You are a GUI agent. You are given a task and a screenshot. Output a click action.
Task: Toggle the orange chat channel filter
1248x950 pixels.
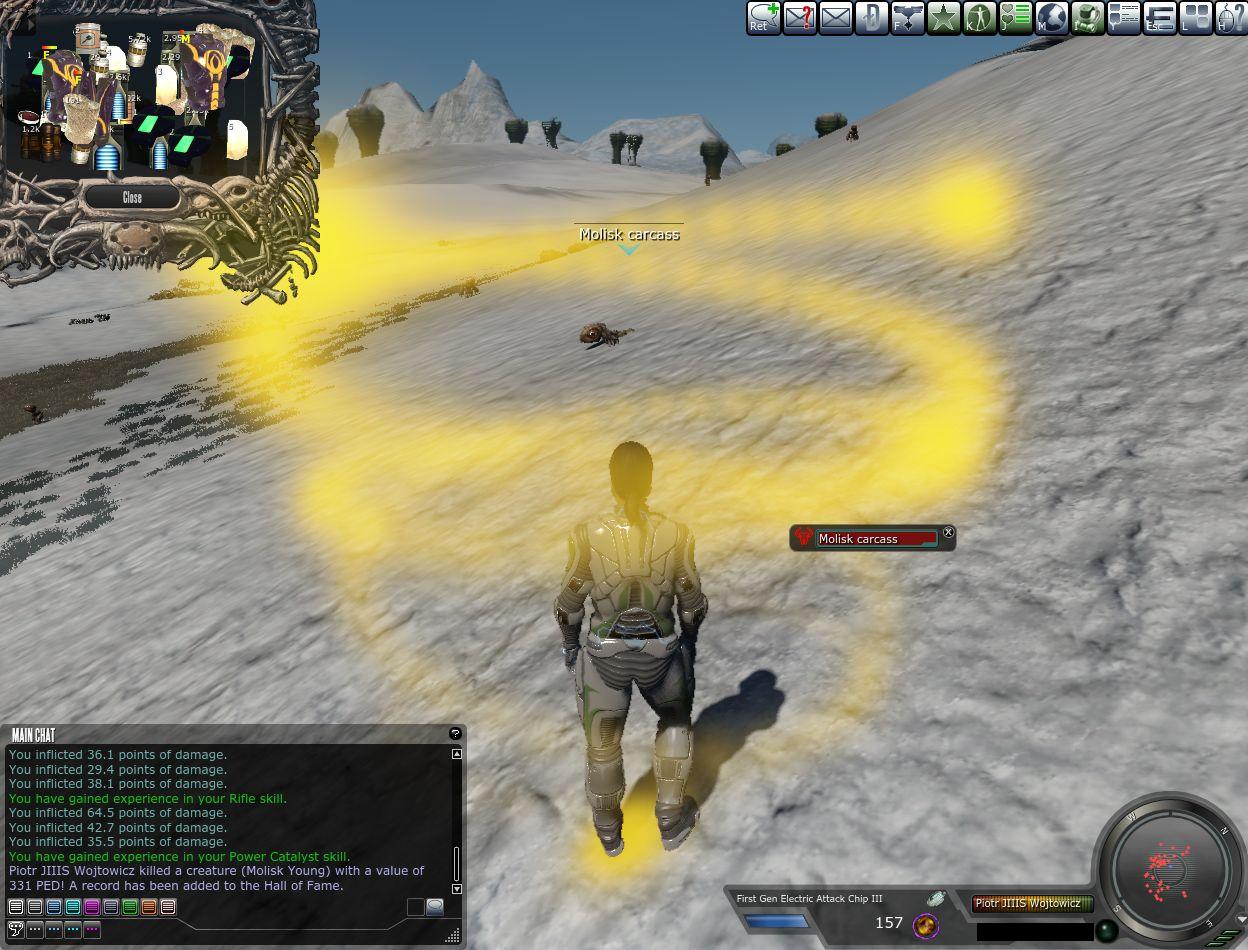(149, 907)
